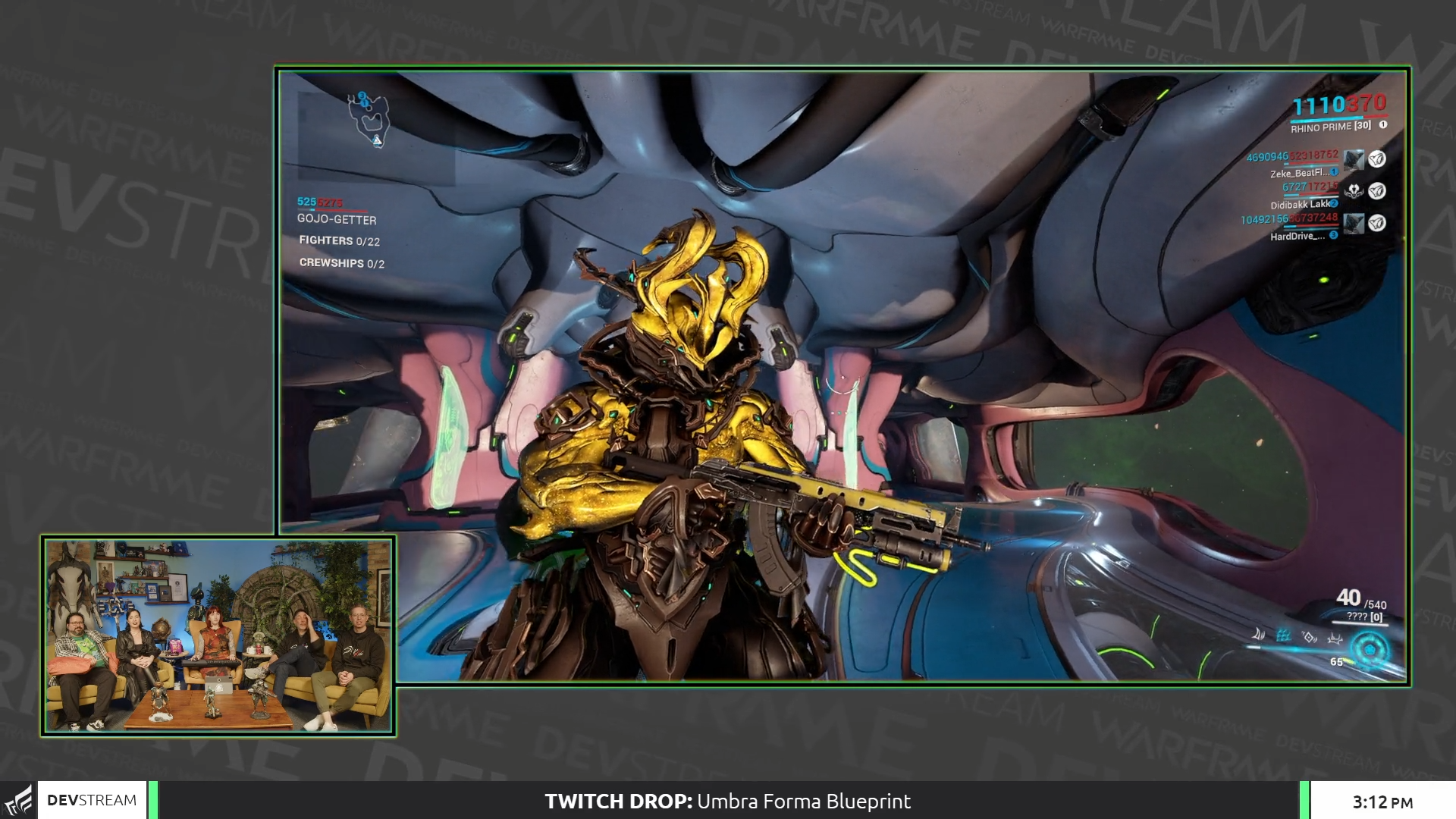1456x819 pixels.
Task: Click the TWITCH DROP banner text
Action: 618,802
